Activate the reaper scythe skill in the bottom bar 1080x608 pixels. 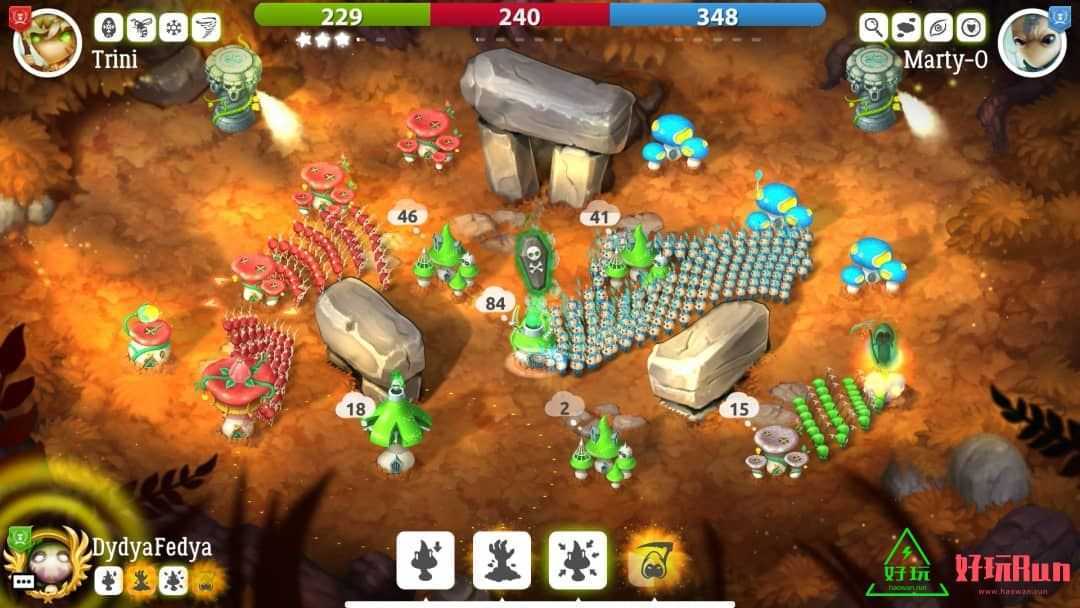click(x=654, y=560)
